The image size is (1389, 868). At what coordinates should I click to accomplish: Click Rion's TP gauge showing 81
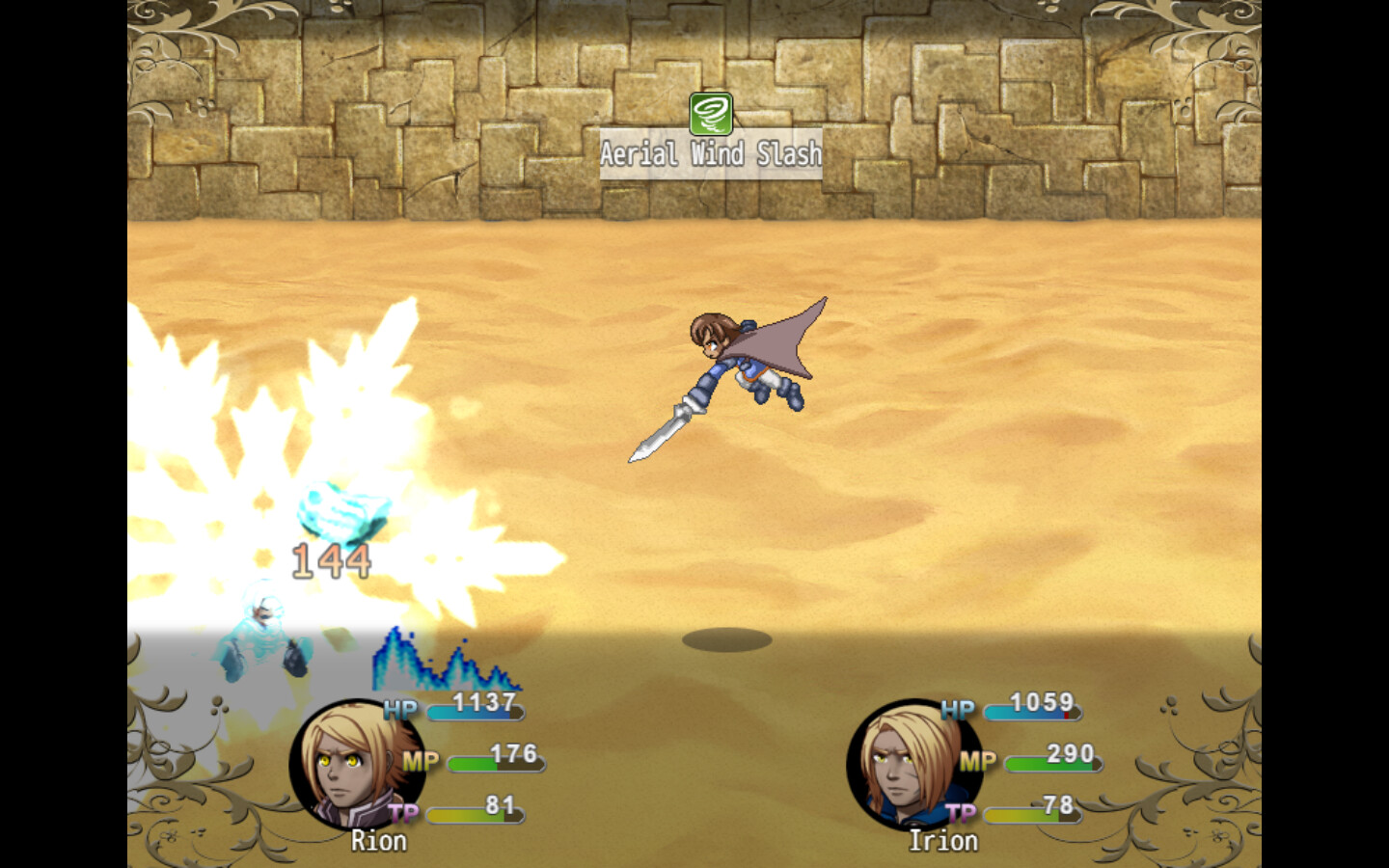coord(477,815)
